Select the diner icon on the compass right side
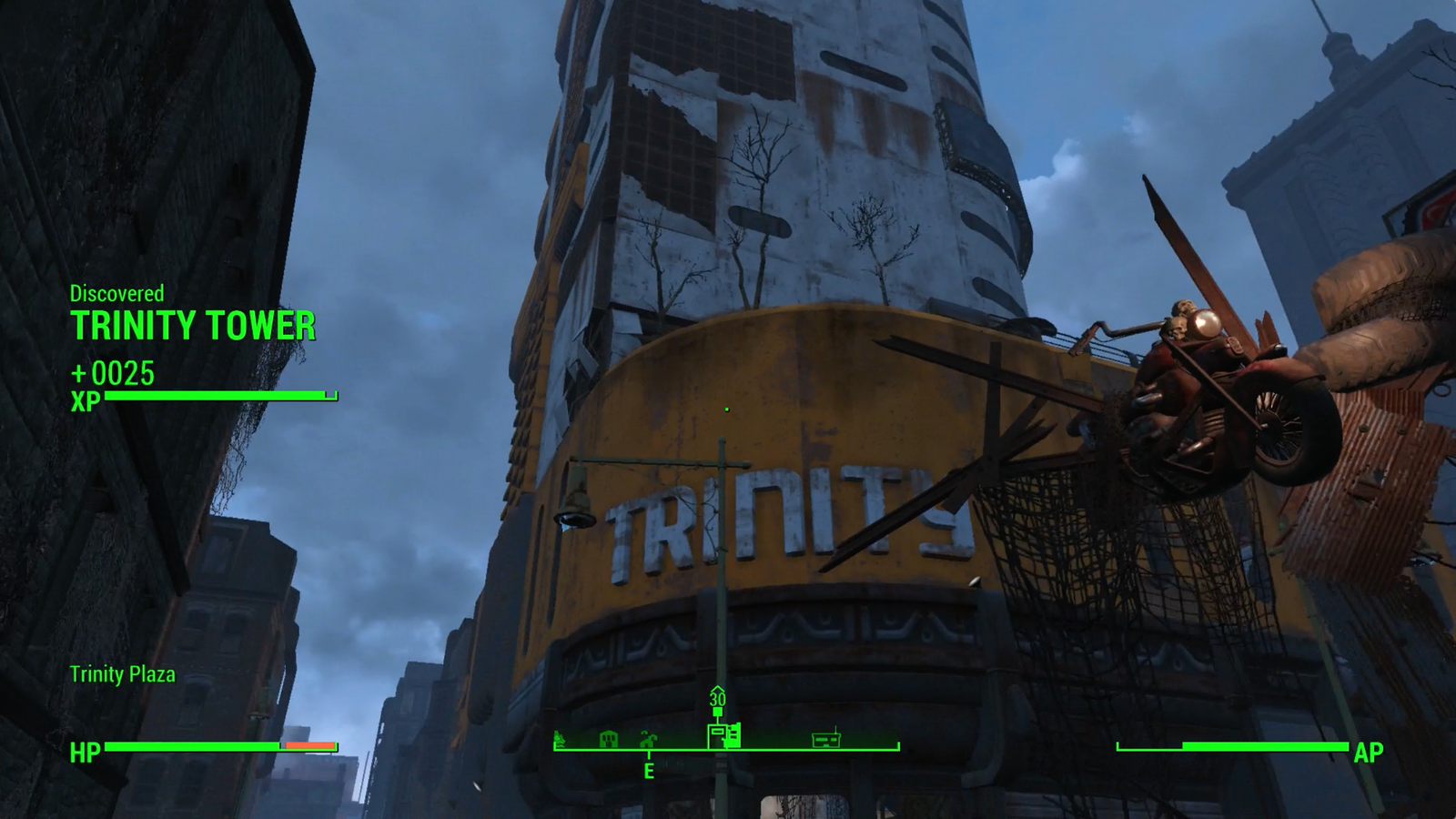This screenshot has height=819, width=1456. click(x=826, y=739)
